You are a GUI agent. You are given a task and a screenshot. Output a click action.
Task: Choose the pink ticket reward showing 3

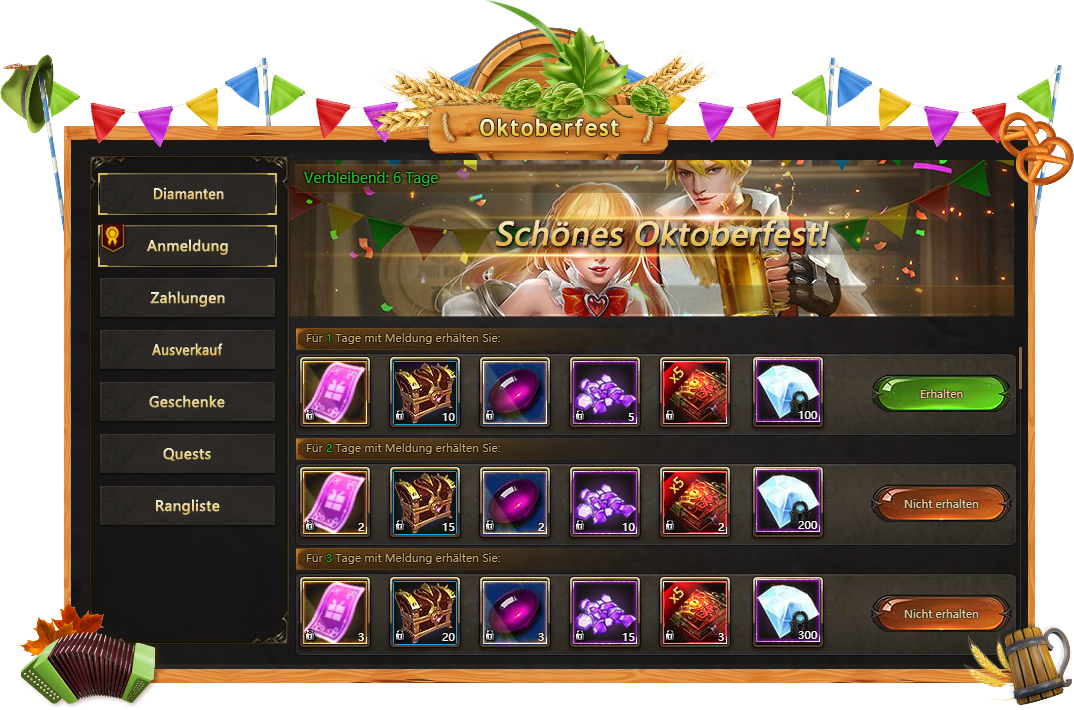(335, 612)
